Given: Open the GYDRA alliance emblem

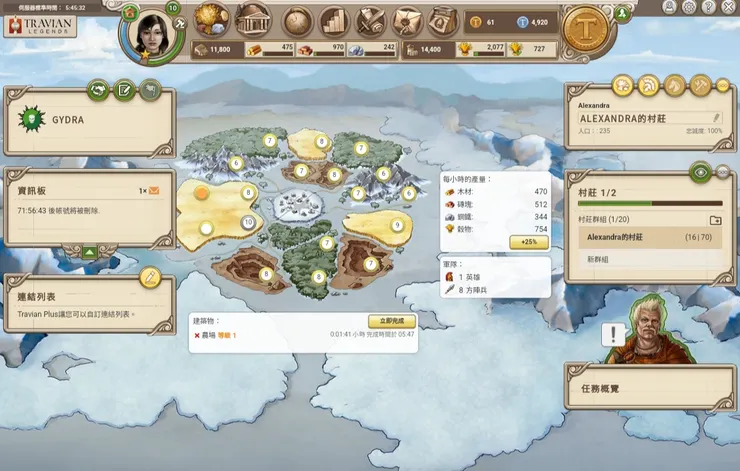Looking at the screenshot, I should point(32,118).
